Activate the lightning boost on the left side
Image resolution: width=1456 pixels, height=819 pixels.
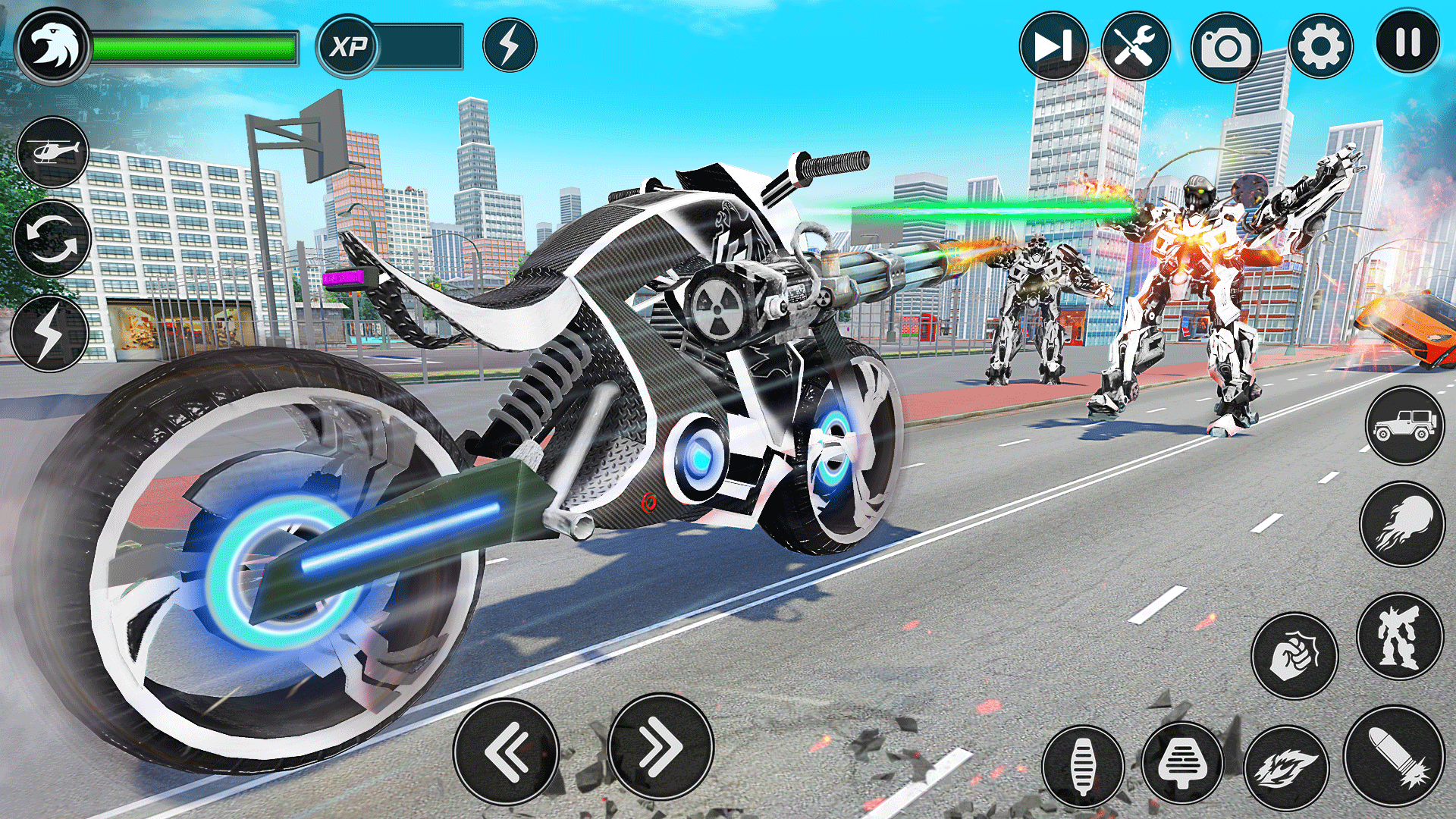[x=49, y=333]
